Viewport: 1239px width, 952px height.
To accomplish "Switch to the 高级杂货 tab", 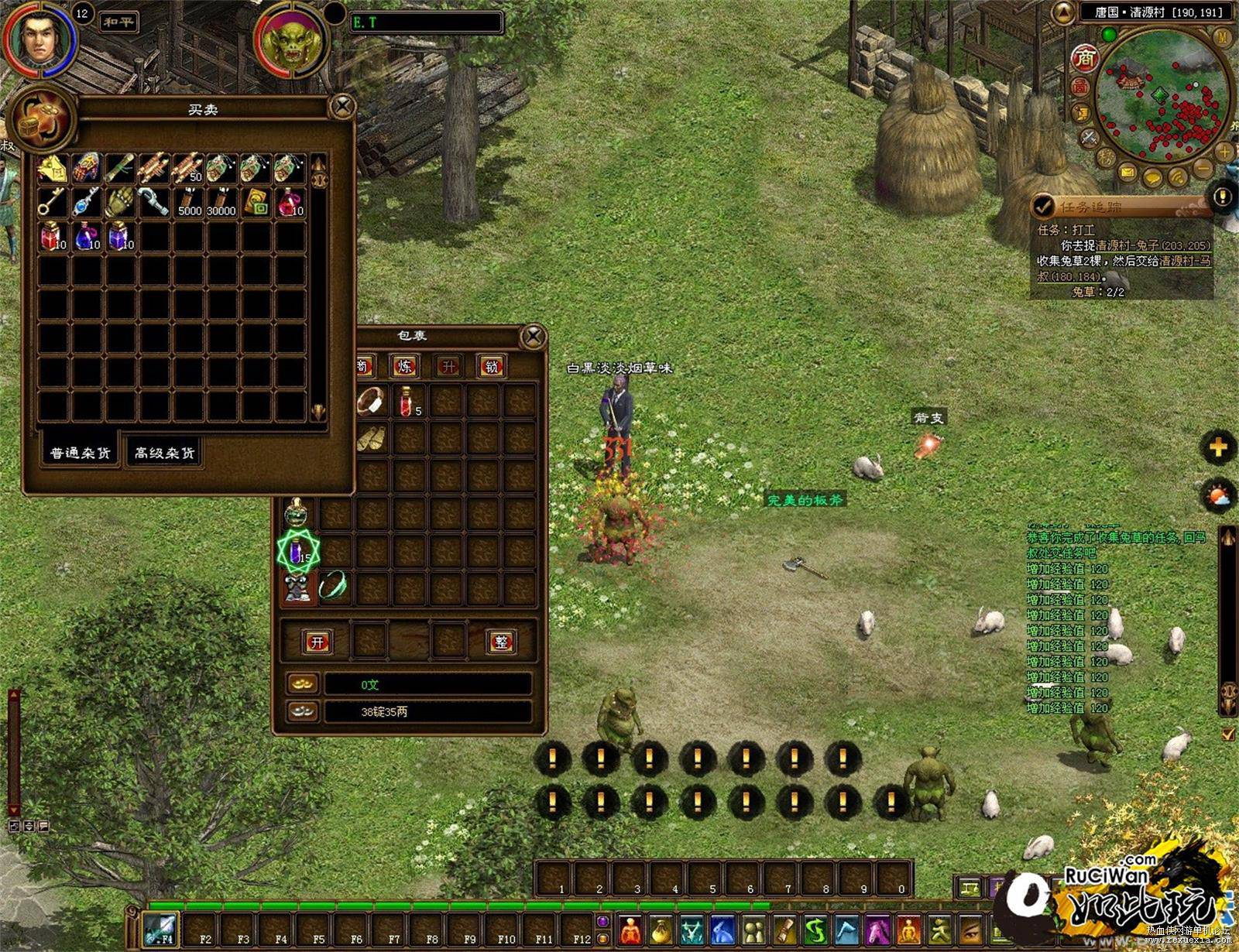I will [164, 453].
